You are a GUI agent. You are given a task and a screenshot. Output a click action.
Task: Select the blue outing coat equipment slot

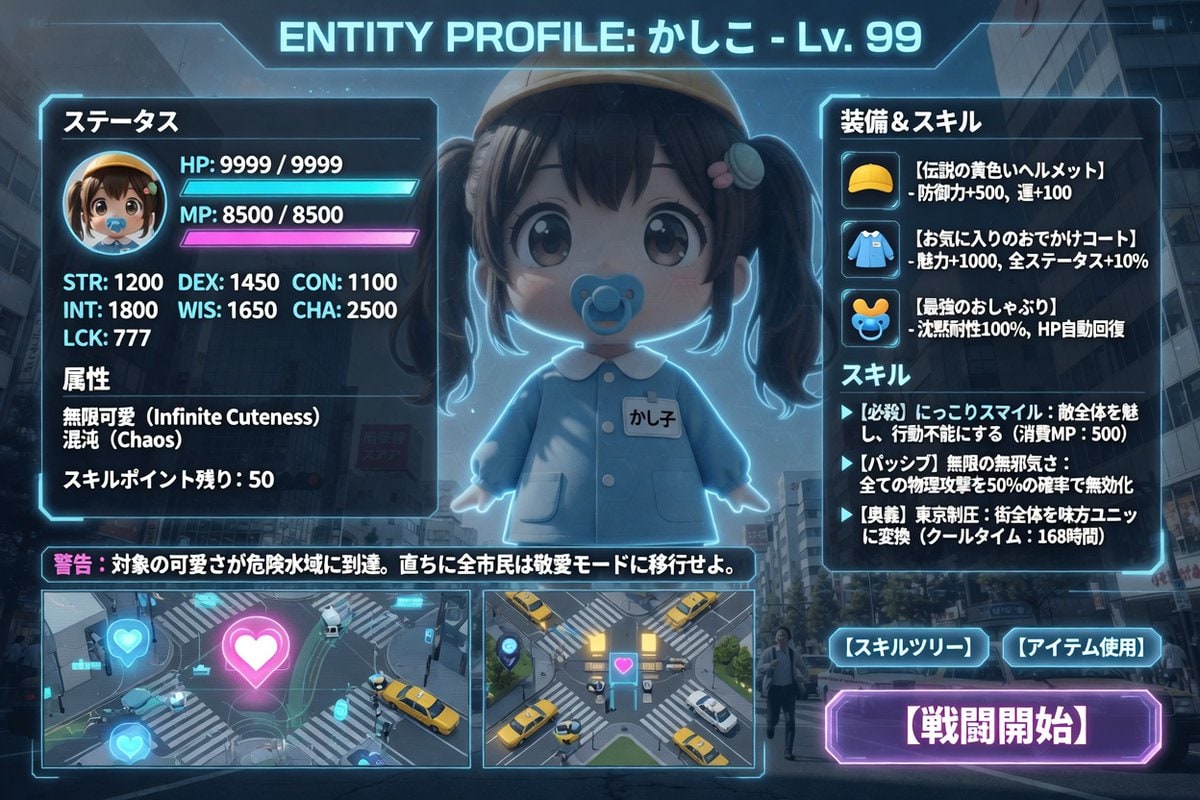tap(867, 248)
